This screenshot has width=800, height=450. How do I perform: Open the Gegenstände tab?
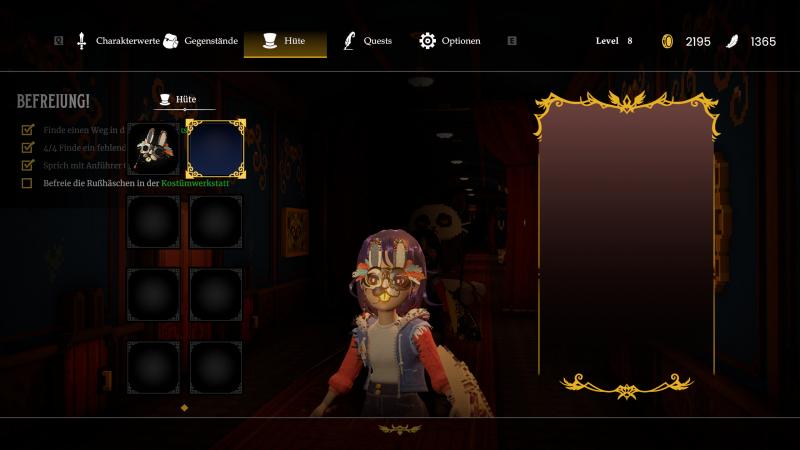click(x=201, y=41)
